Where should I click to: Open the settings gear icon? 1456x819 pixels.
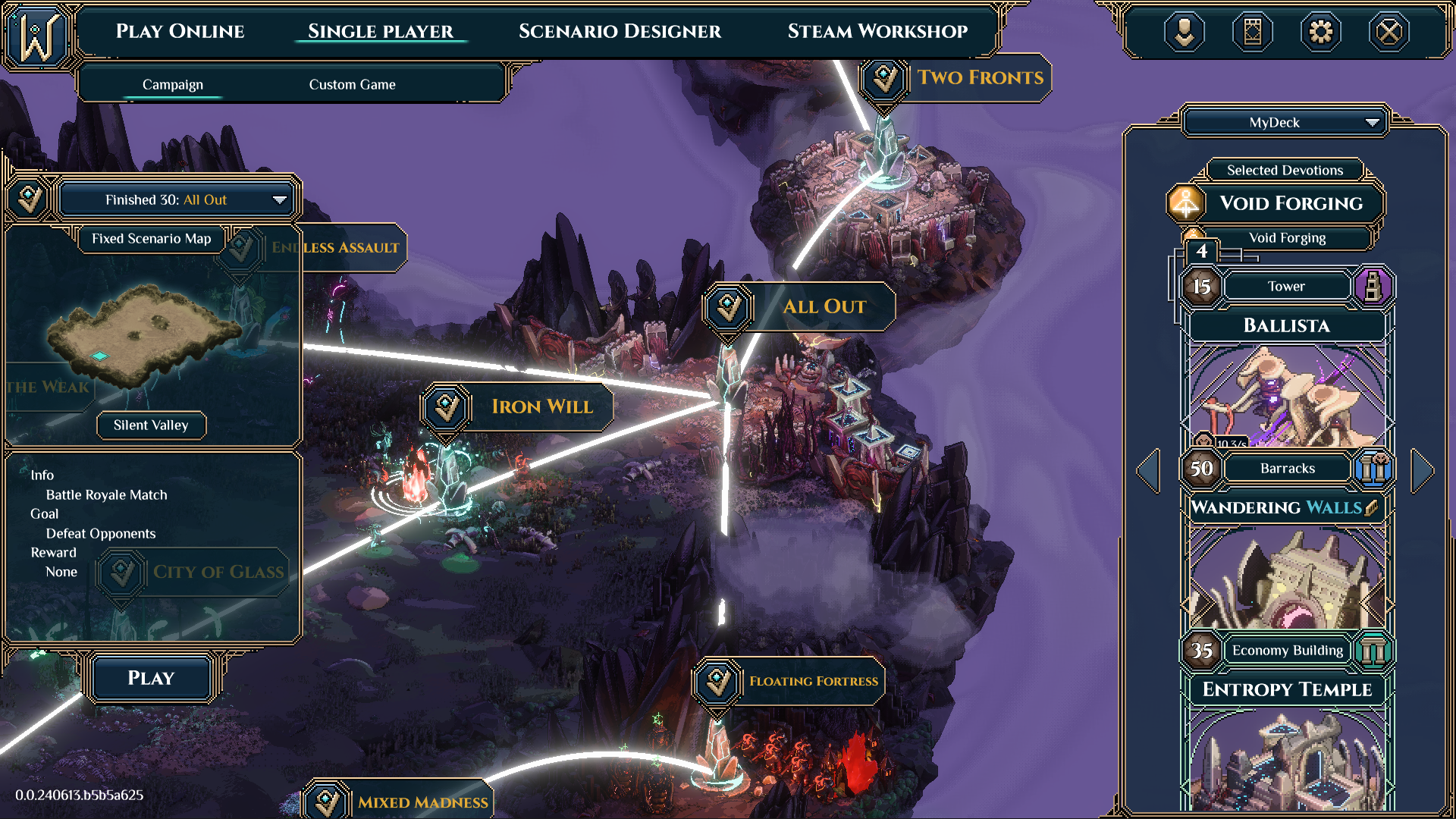tap(1321, 32)
